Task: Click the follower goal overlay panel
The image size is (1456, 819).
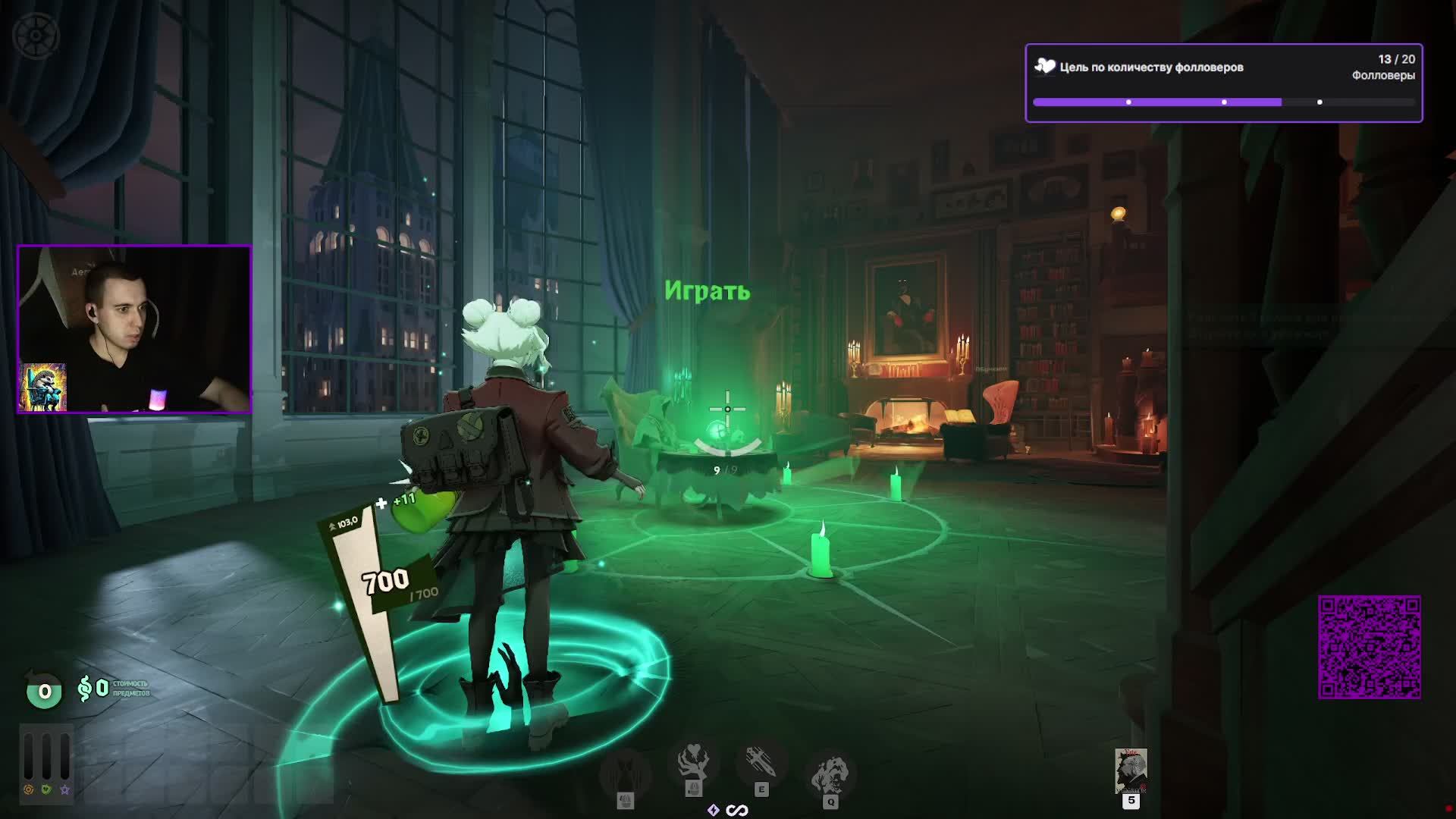Action: [x=1223, y=83]
